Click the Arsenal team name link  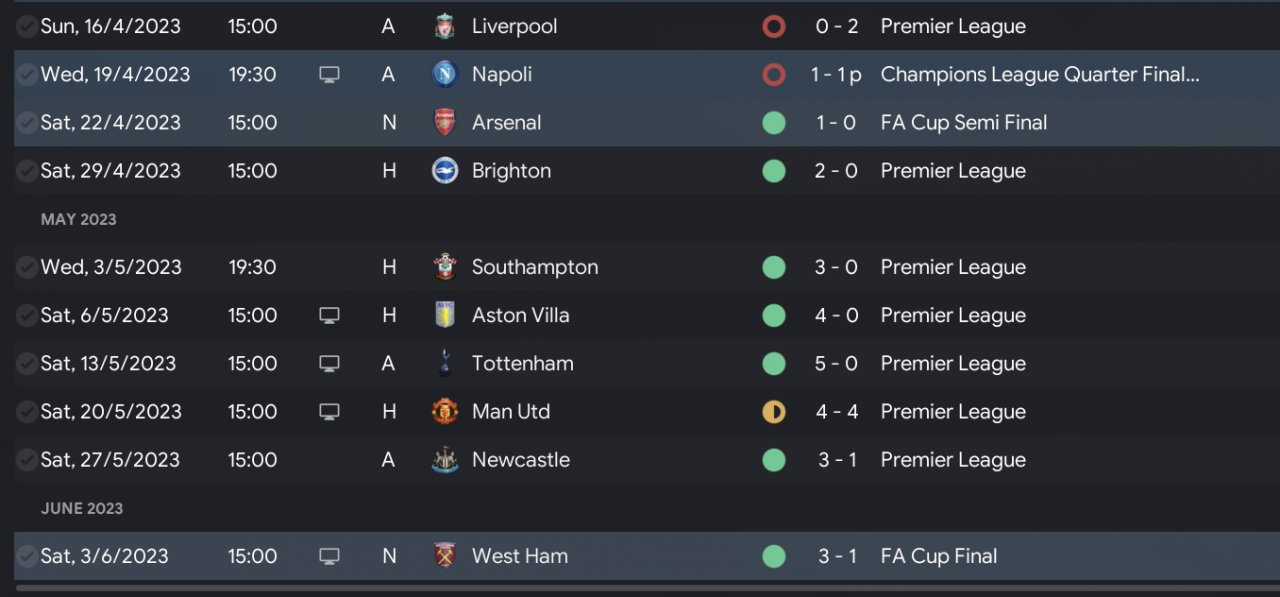click(506, 123)
